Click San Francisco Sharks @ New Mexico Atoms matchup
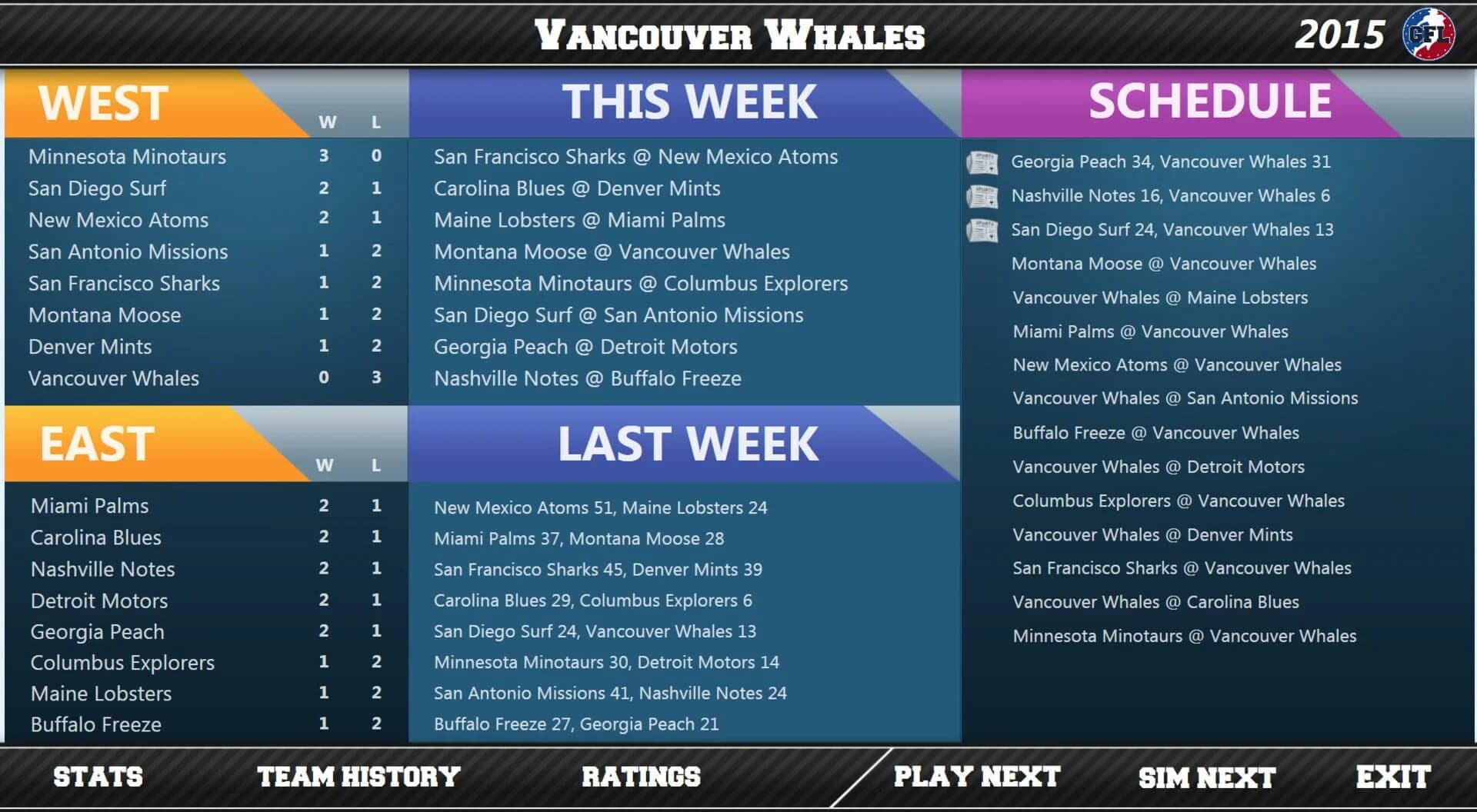The image size is (1477, 812). pyautogui.click(x=637, y=157)
